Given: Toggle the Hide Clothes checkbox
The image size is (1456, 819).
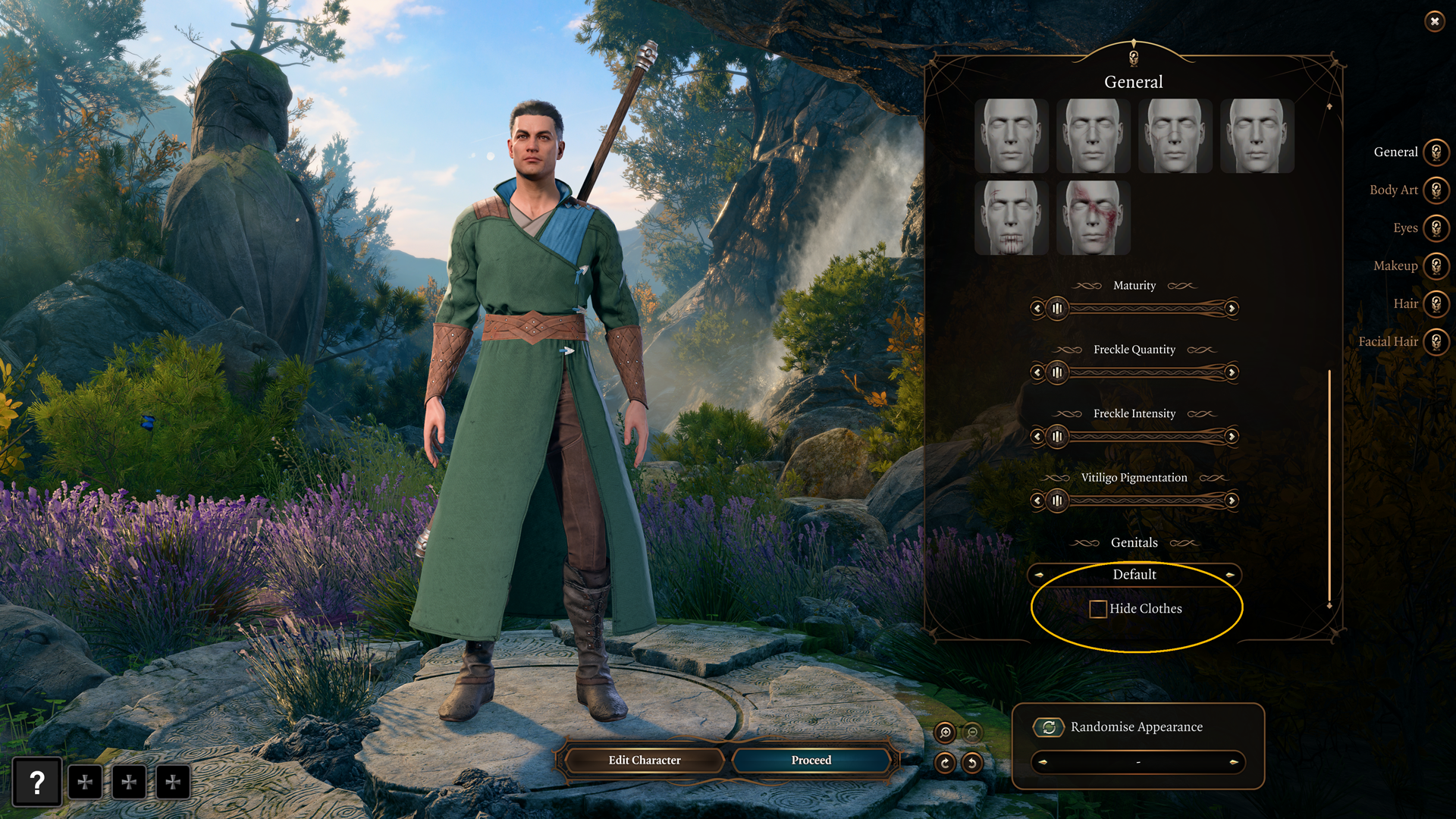Looking at the screenshot, I should pyautogui.click(x=1097, y=609).
